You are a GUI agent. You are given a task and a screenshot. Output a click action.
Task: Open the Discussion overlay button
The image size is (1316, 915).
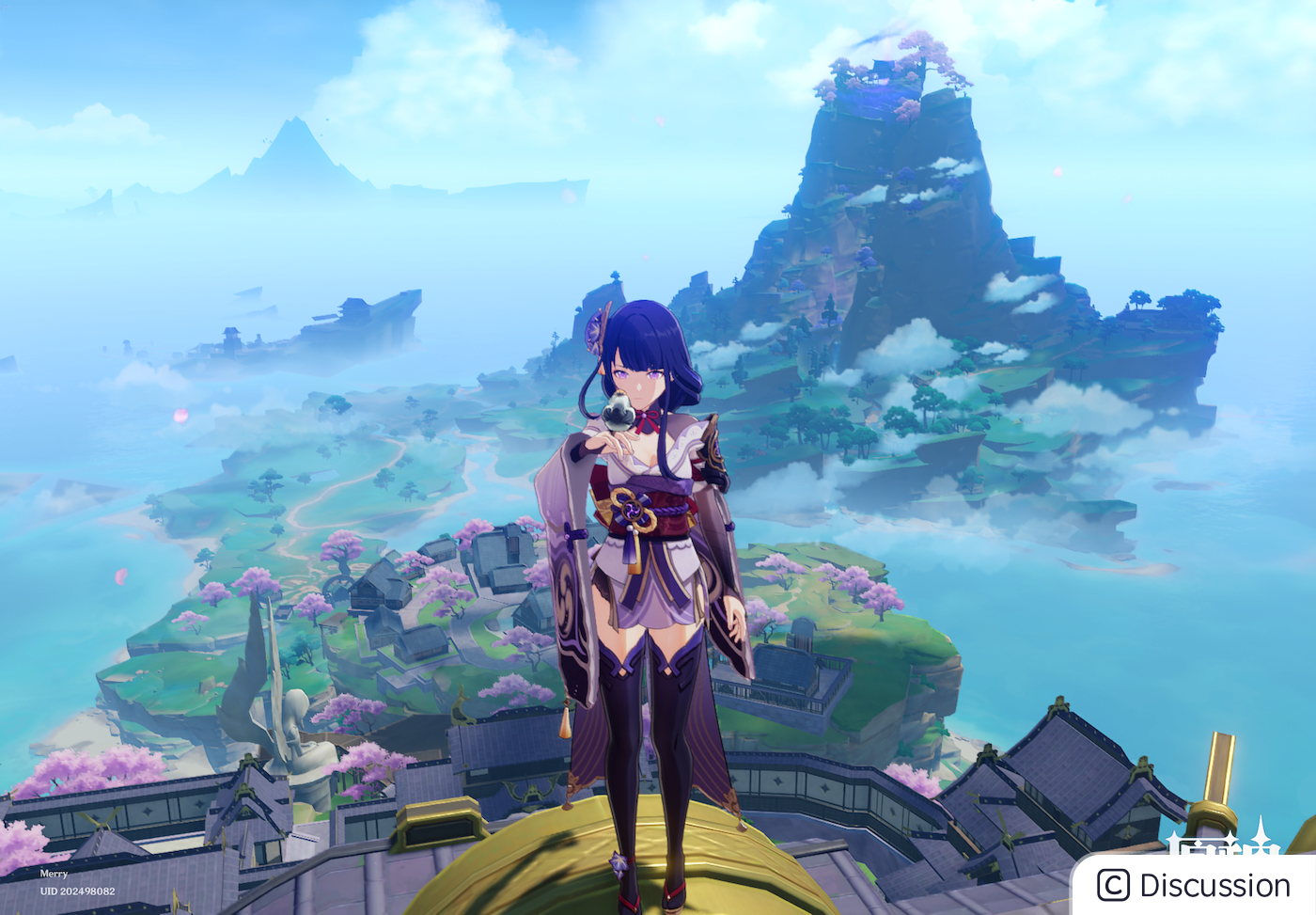[1195, 885]
